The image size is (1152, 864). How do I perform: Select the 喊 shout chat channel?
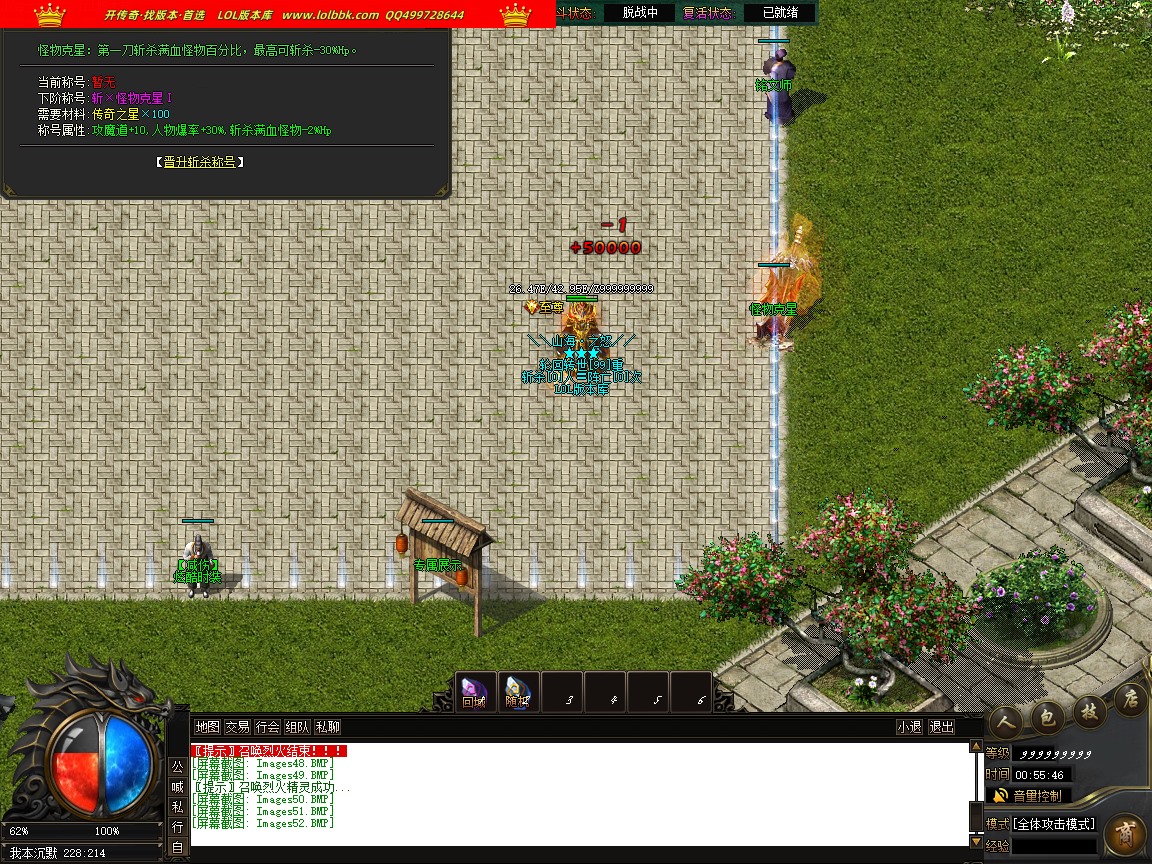[177, 787]
